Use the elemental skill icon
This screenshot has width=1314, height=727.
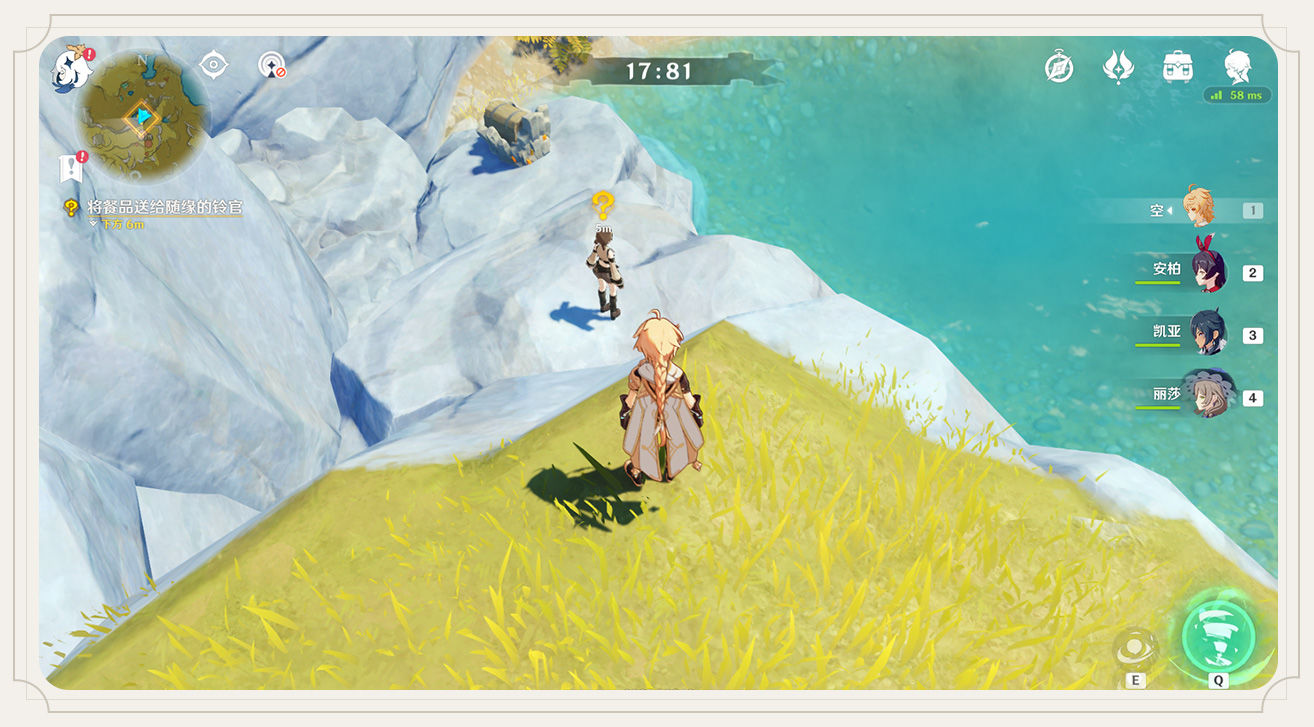click(x=1135, y=649)
